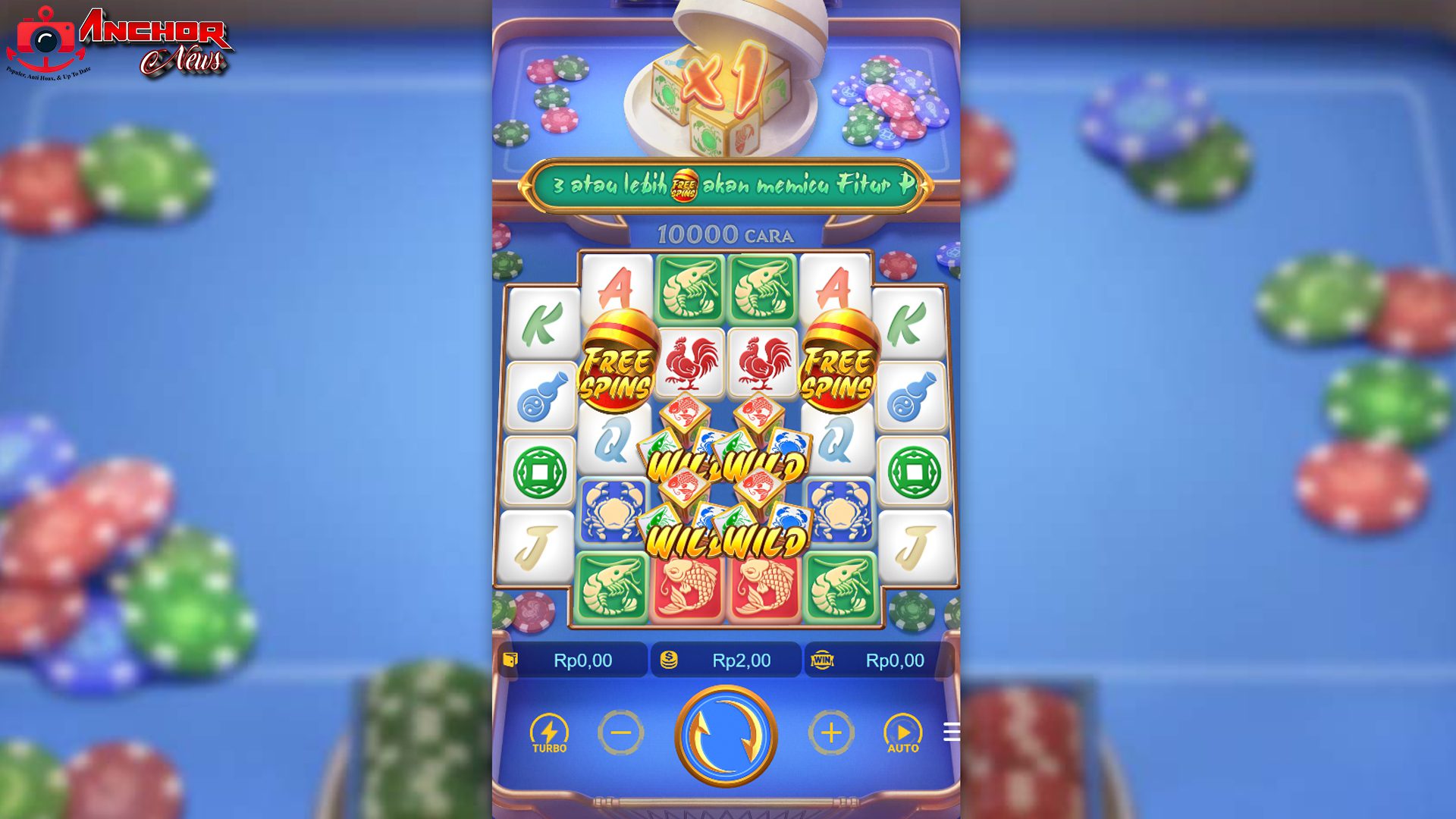Decrease the bet with the minus button
This screenshot has height=819, width=1456.
click(x=620, y=731)
